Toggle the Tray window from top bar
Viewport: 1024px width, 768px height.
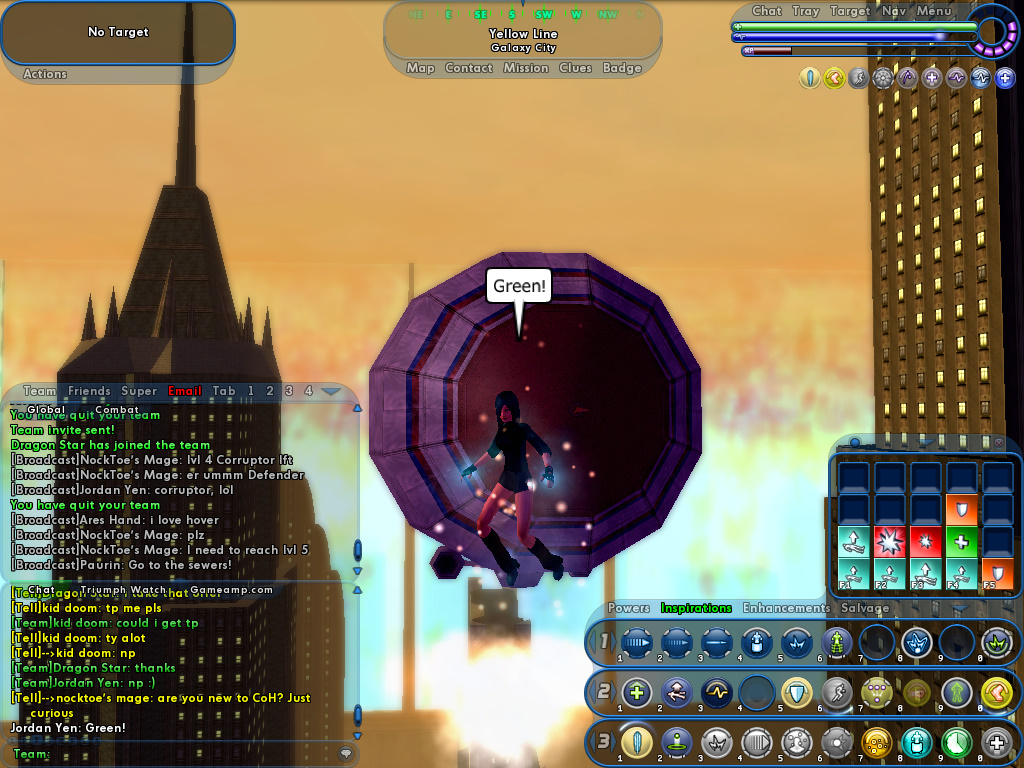click(806, 11)
